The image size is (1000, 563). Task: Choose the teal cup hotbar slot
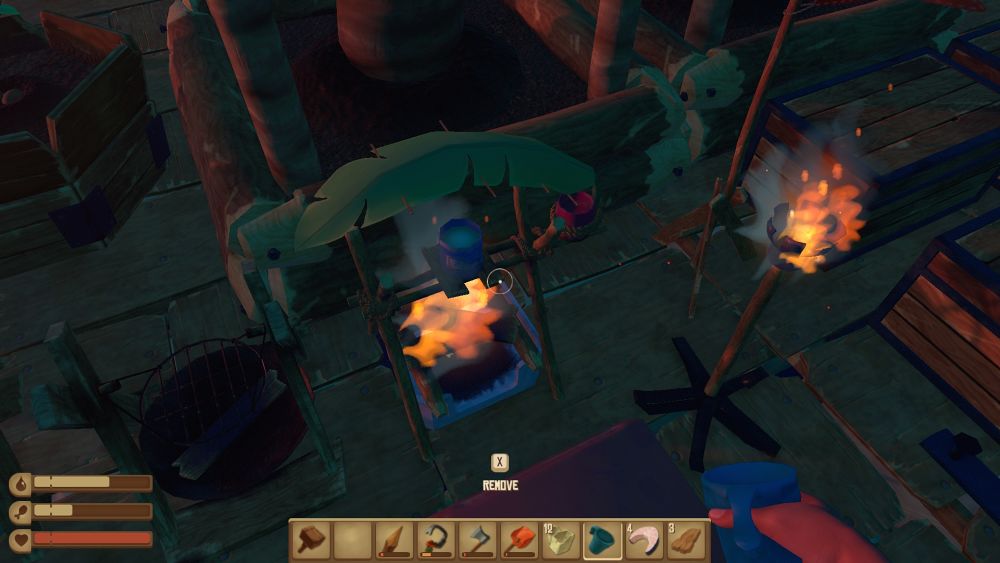click(x=603, y=541)
